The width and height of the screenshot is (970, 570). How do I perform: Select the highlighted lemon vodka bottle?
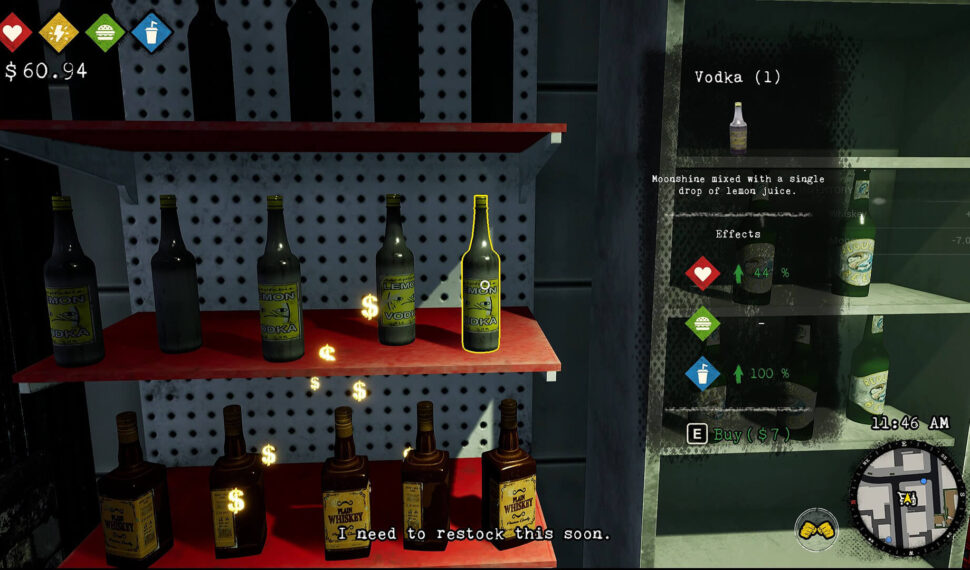pos(481,274)
